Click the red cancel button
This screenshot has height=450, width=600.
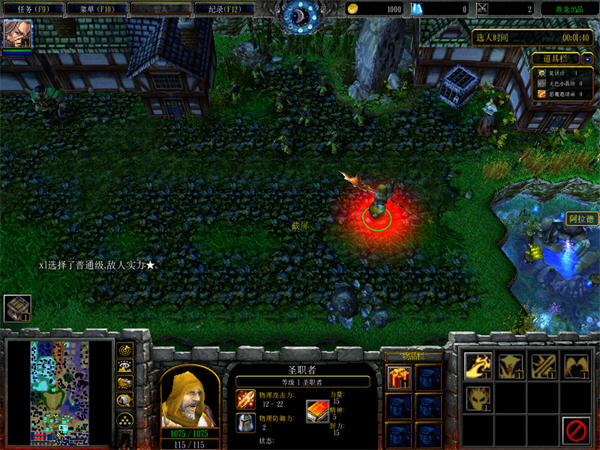[574, 431]
